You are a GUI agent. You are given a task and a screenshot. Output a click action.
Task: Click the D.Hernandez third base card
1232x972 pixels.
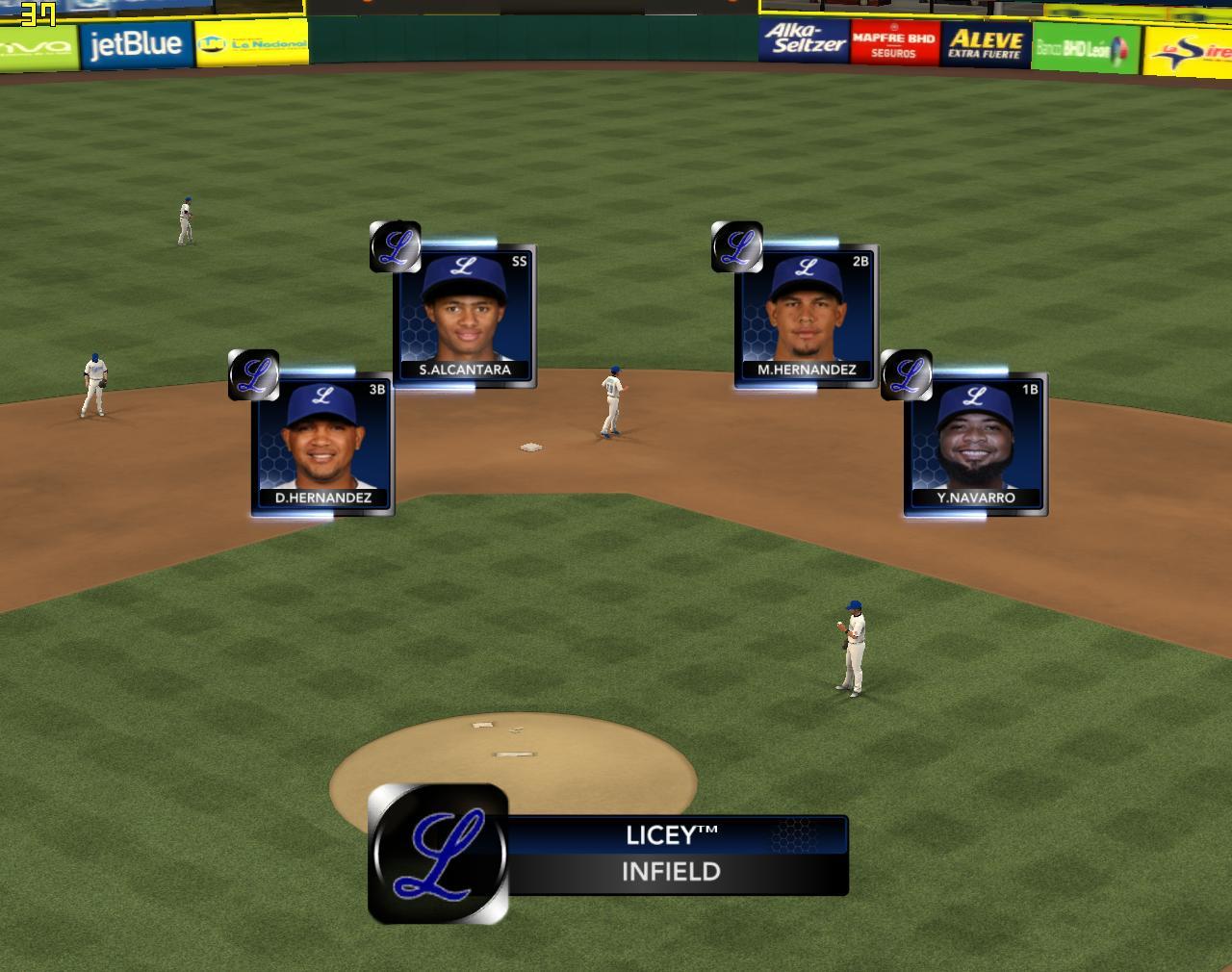click(322, 445)
